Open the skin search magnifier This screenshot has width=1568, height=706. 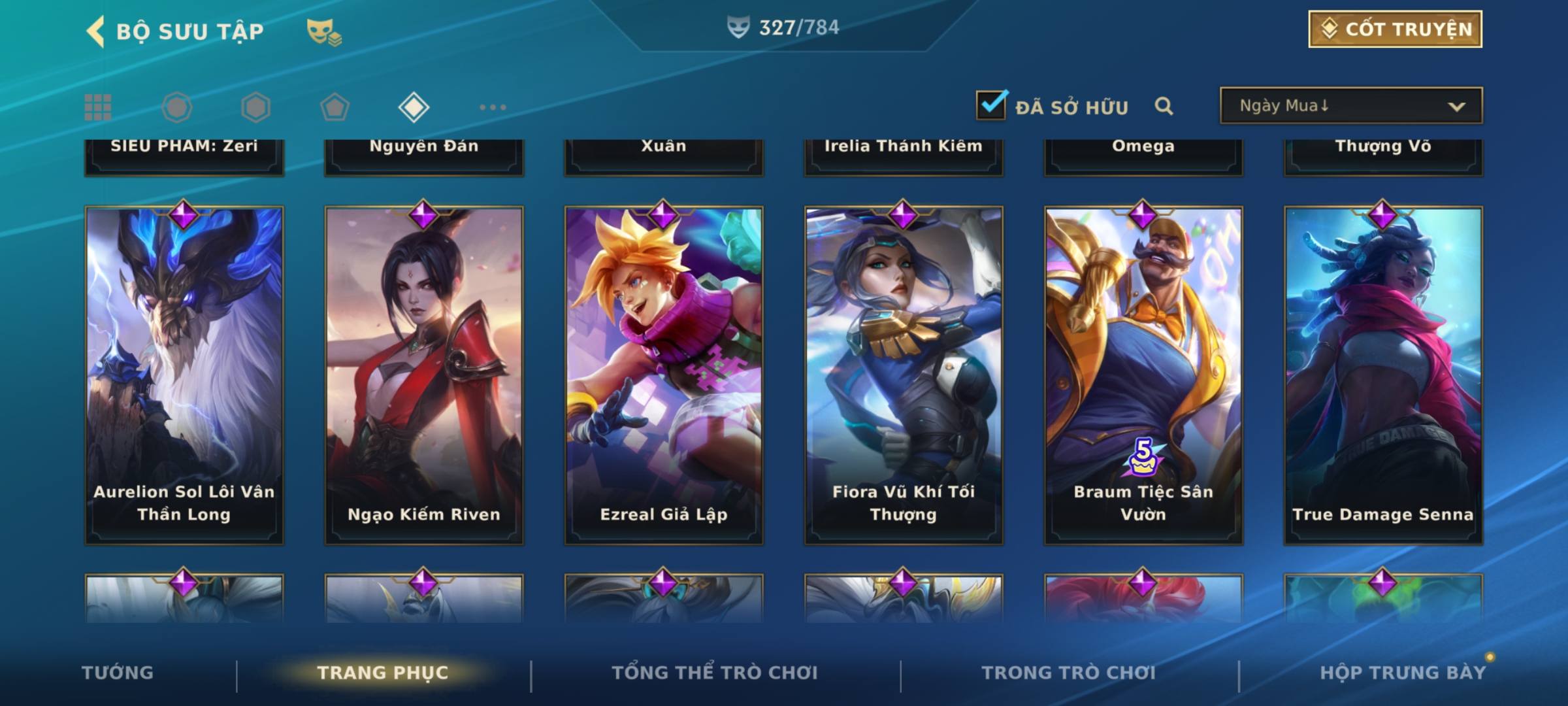1164,106
